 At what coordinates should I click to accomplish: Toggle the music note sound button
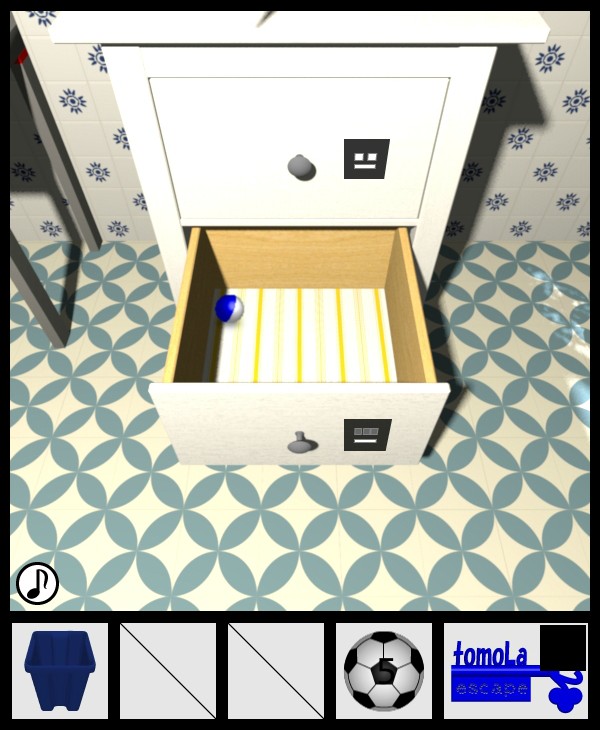pyautogui.click(x=37, y=583)
